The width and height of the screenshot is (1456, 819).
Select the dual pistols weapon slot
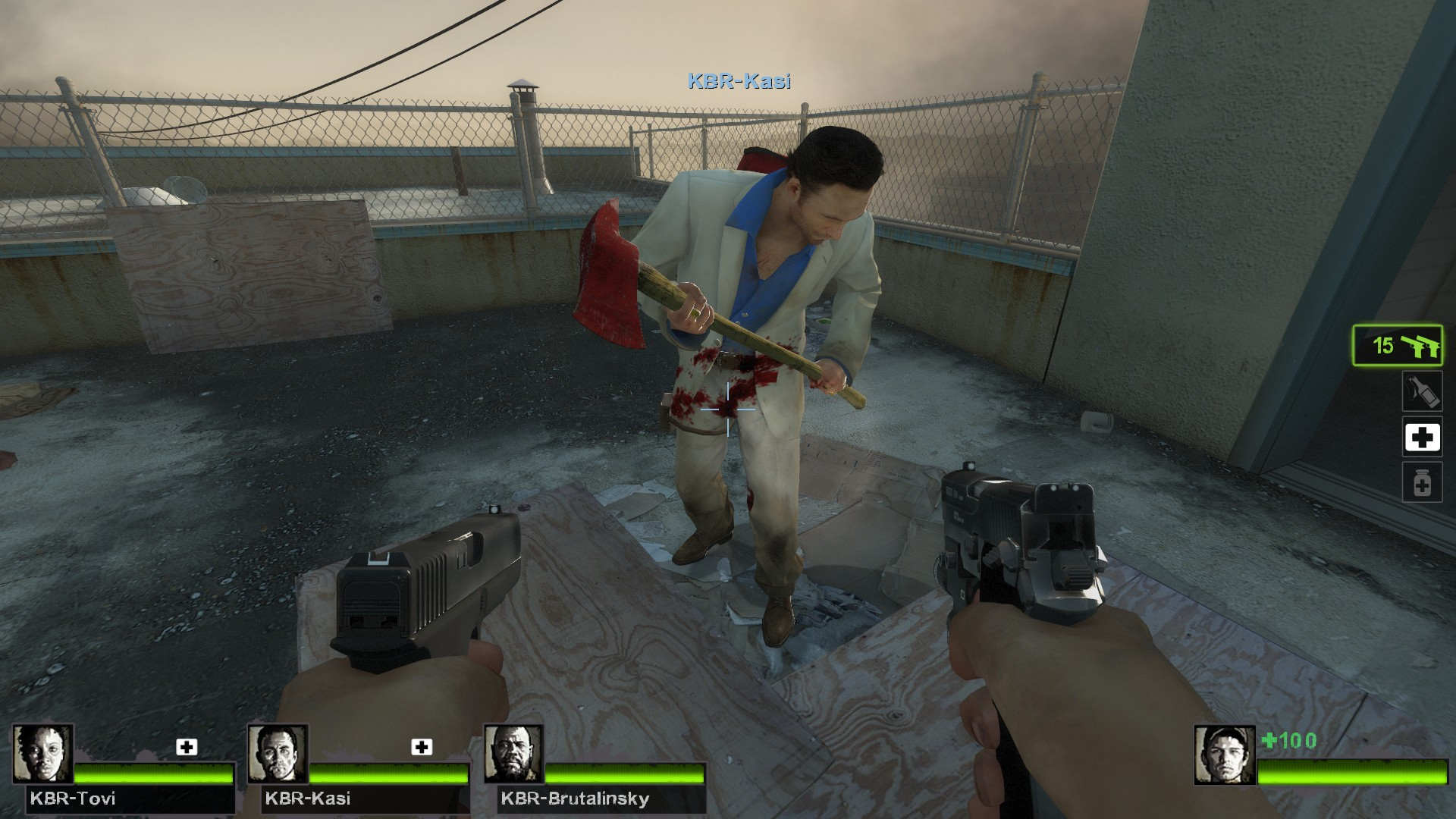(x=1398, y=346)
